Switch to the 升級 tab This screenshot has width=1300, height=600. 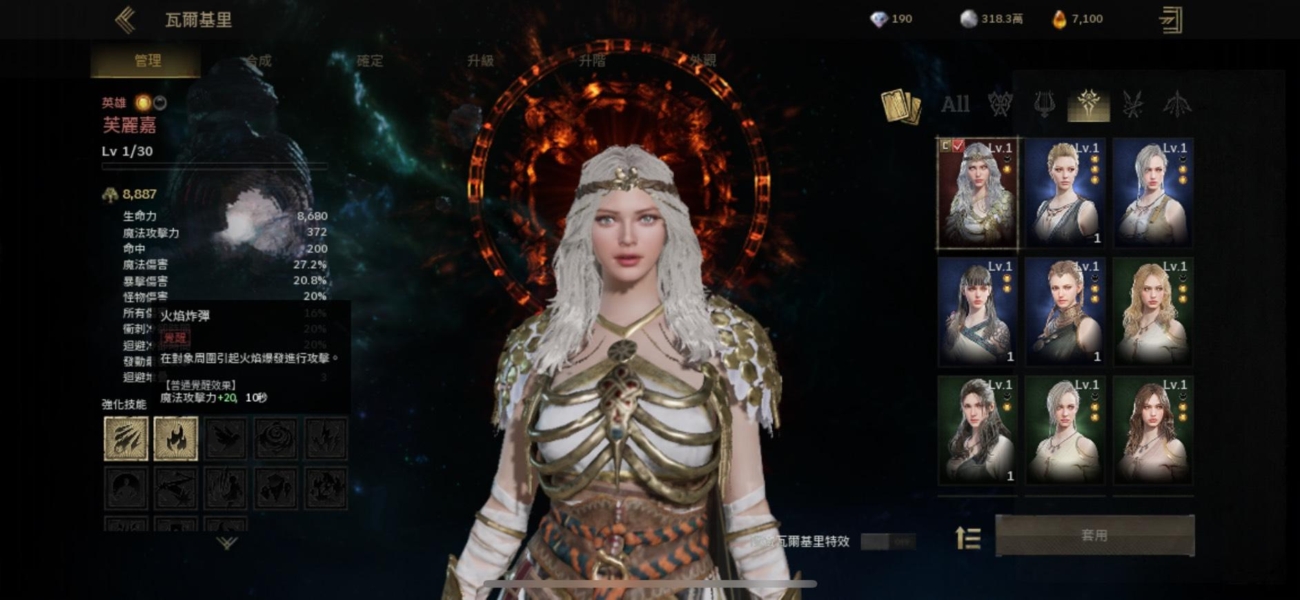(x=481, y=61)
